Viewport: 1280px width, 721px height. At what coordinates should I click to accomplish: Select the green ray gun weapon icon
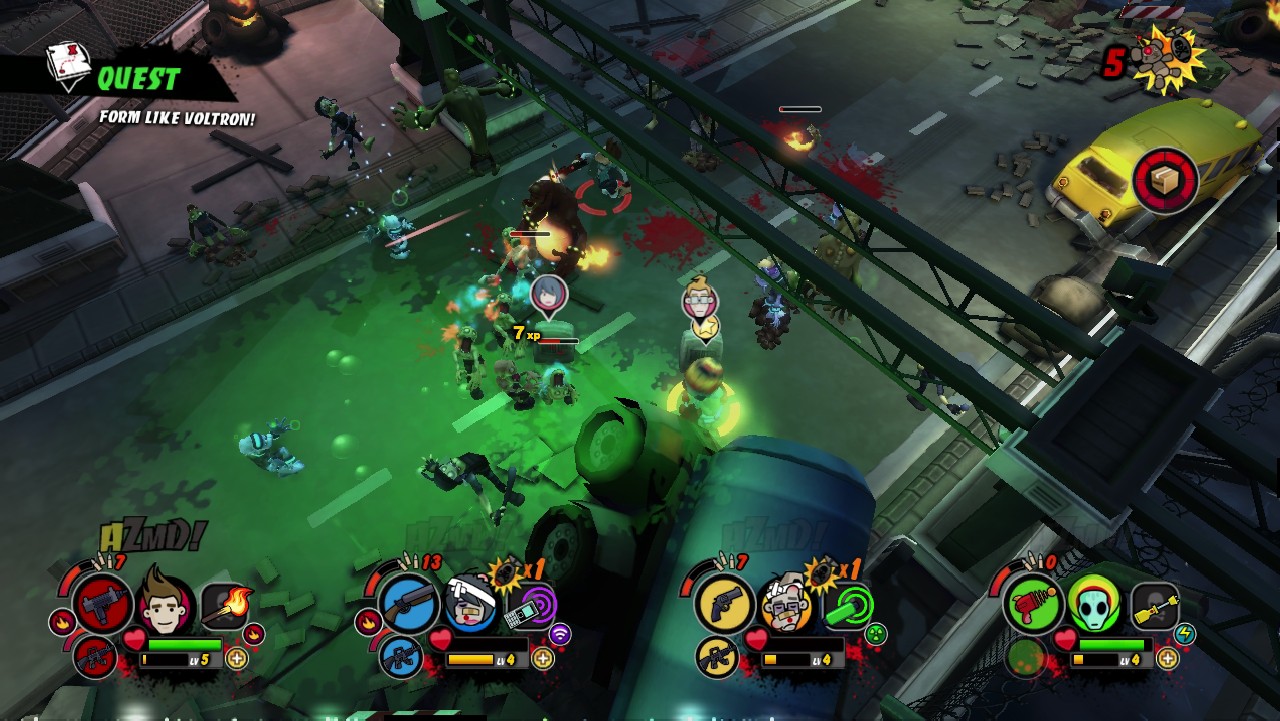pyautogui.click(x=1031, y=605)
